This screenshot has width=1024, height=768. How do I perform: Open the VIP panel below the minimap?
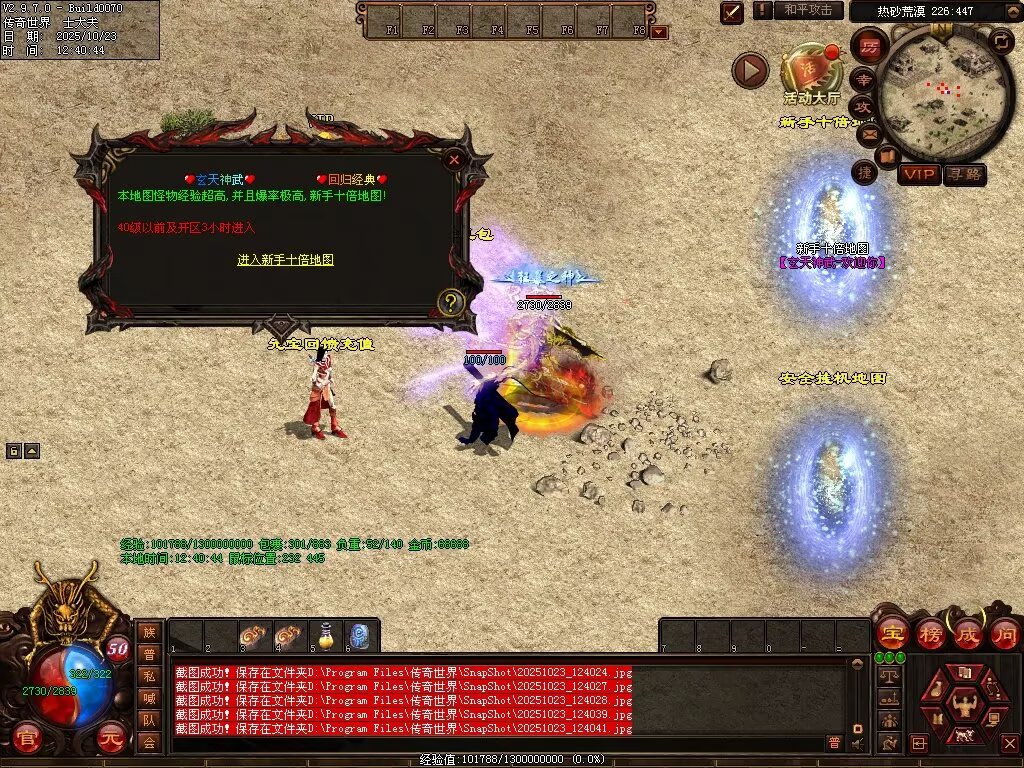click(919, 174)
